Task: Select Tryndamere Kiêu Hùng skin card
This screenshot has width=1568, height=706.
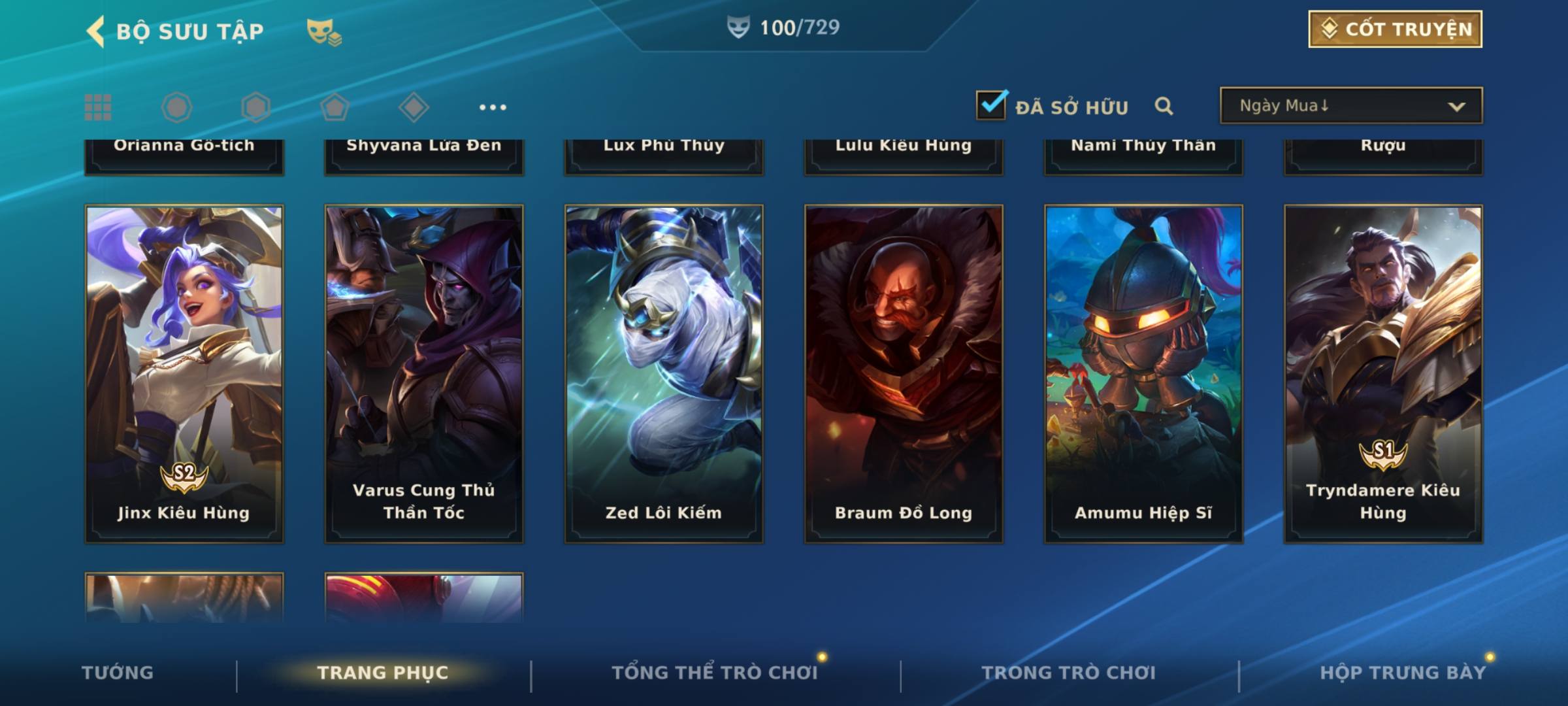Action: (x=1383, y=373)
